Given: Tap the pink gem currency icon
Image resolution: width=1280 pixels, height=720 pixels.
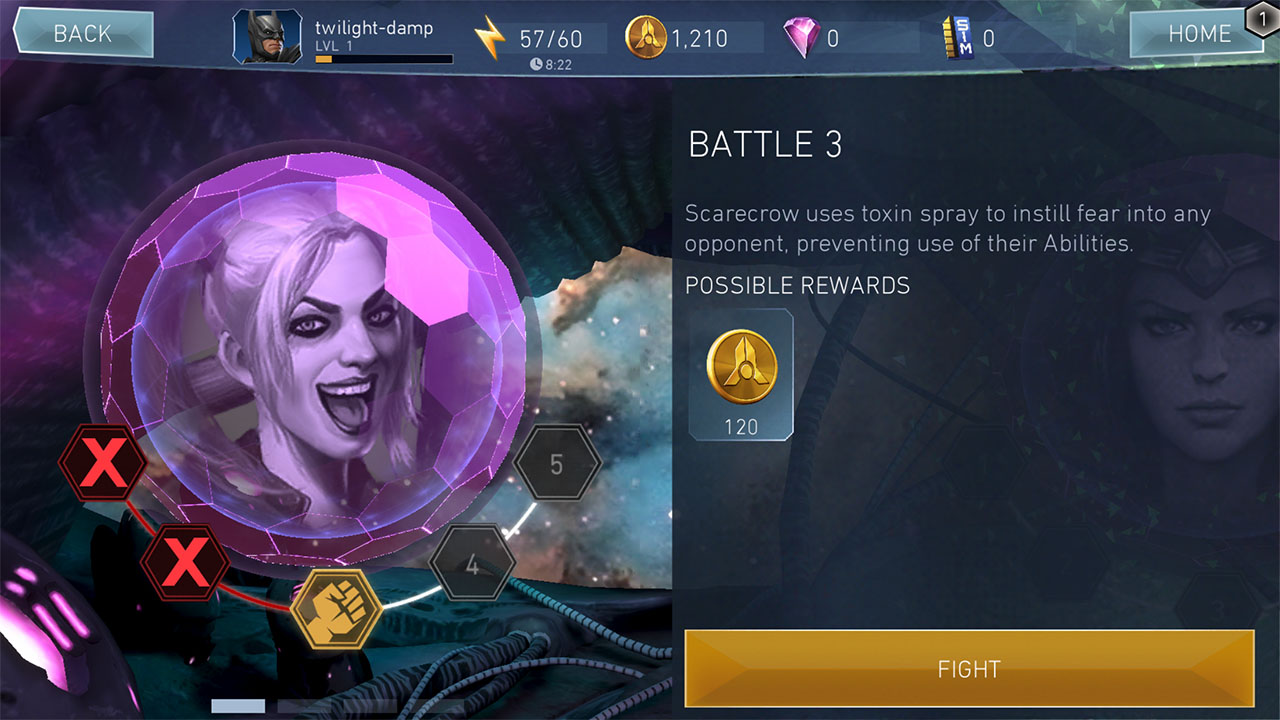Looking at the screenshot, I should 801,38.
